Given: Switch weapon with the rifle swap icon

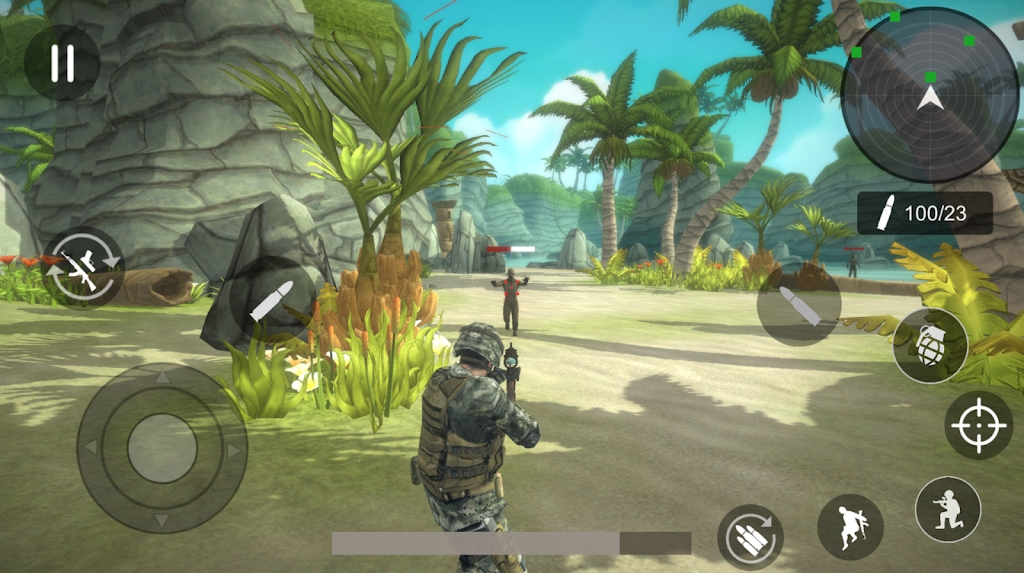Looking at the screenshot, I should [x=83, y=268].
